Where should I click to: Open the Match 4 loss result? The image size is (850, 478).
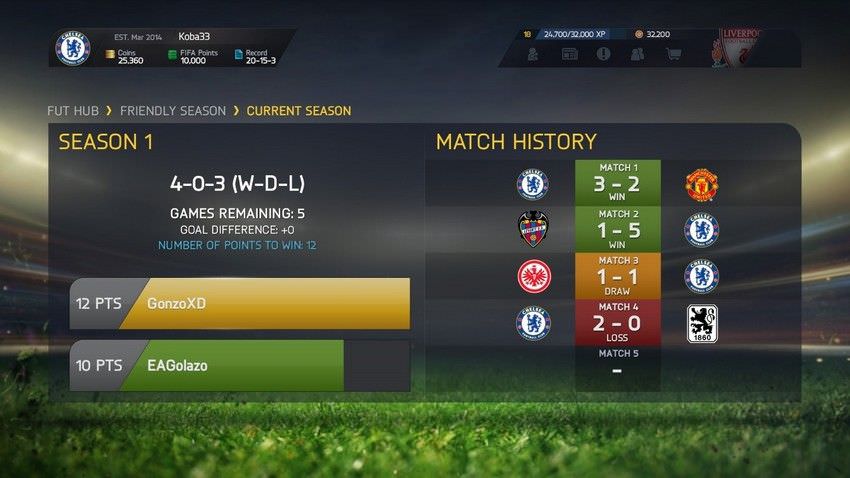click(617, 322)
